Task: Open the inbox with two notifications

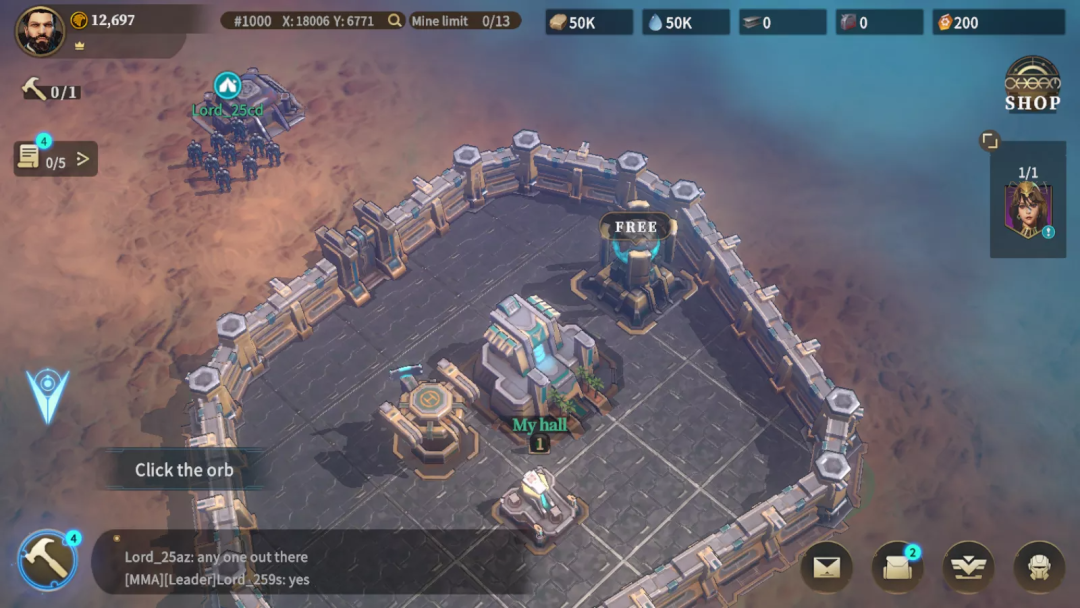Action: click(x=897, y=568)
